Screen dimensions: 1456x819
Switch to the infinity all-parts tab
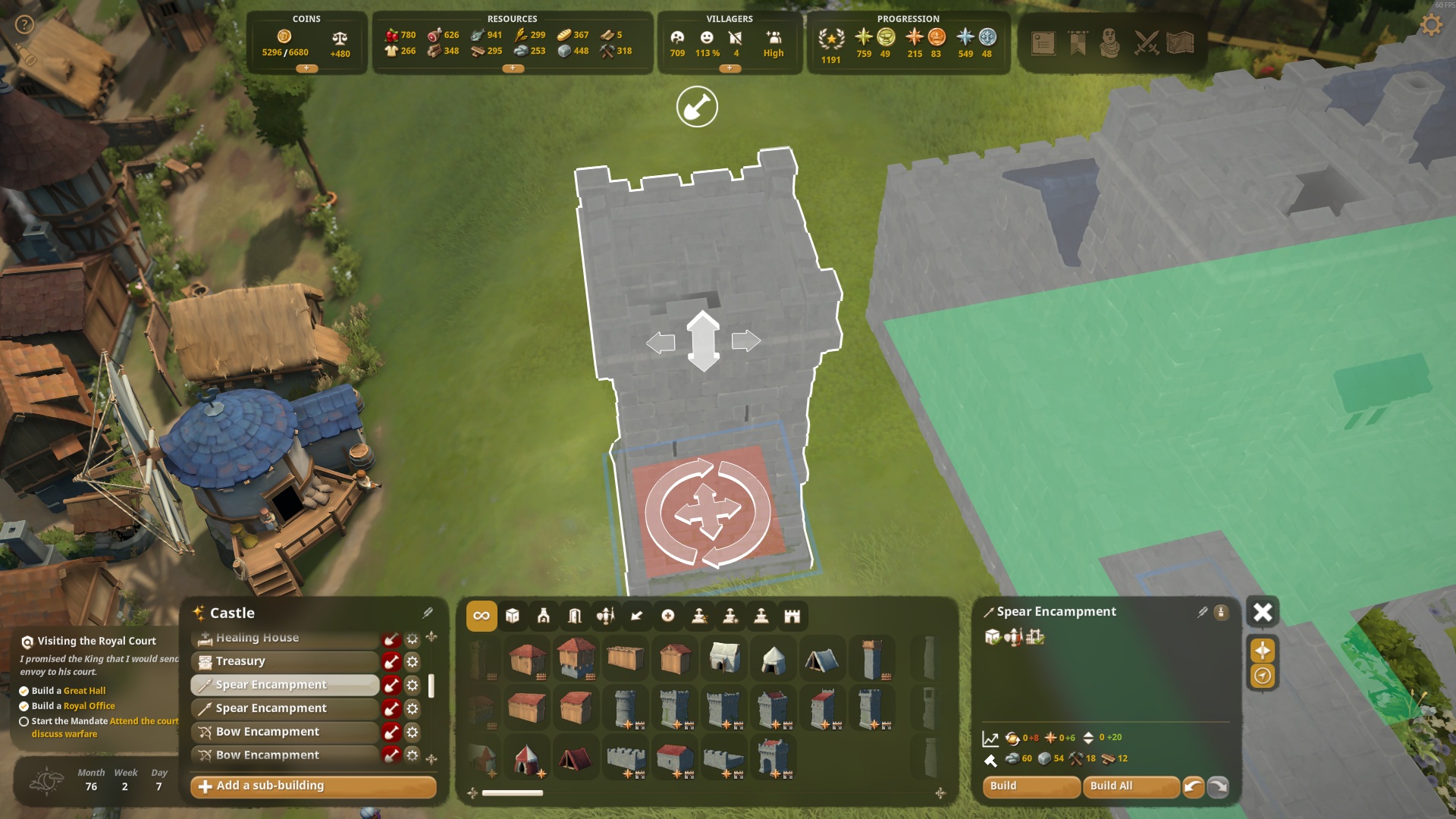(482, 616)
